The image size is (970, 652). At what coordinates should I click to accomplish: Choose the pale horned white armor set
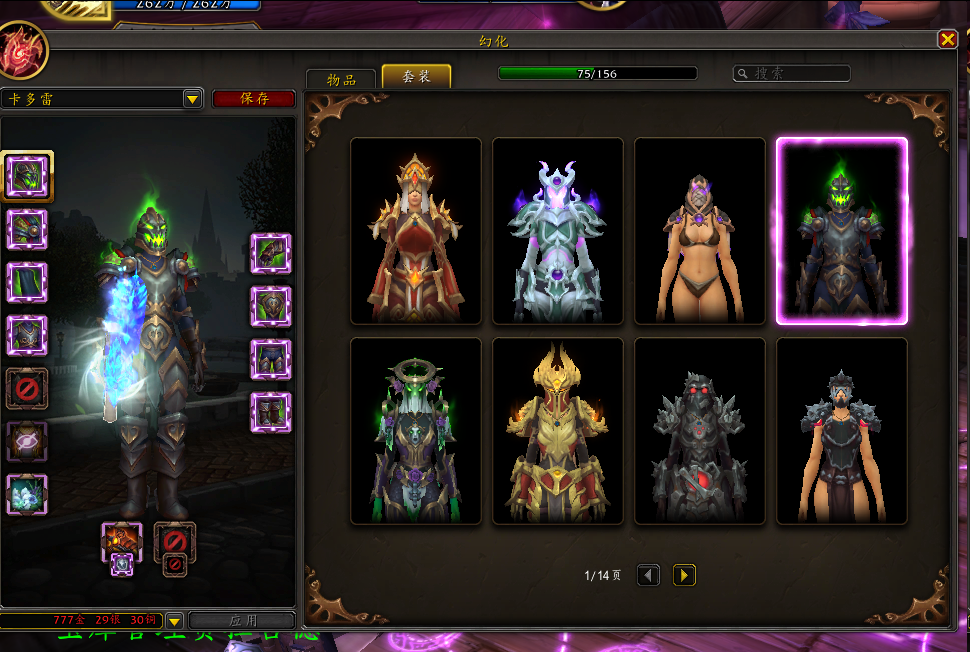pyautogui.click(x=558, y=231)
